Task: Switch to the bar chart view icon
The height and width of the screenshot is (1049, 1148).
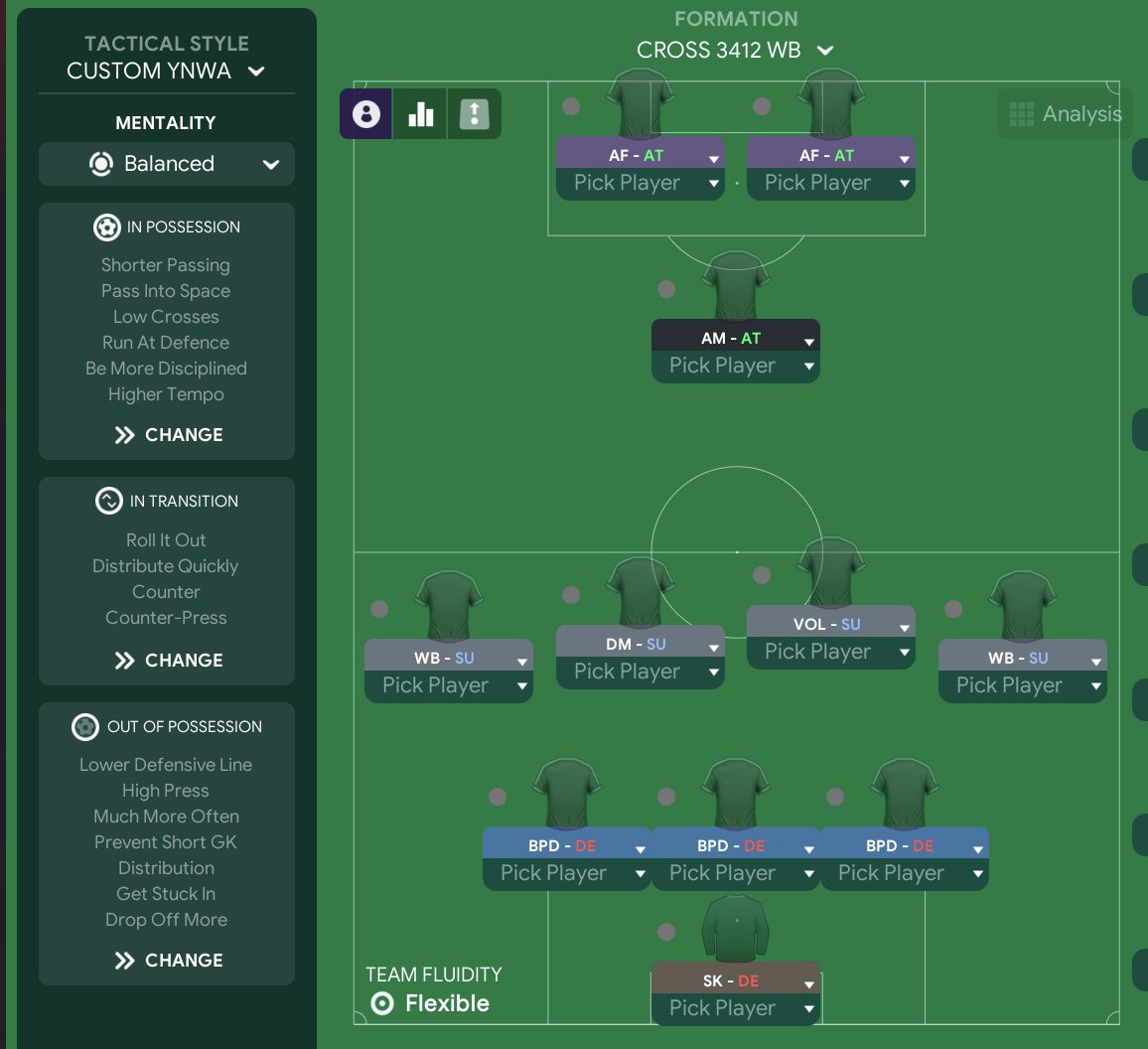Action: [421, 114]
